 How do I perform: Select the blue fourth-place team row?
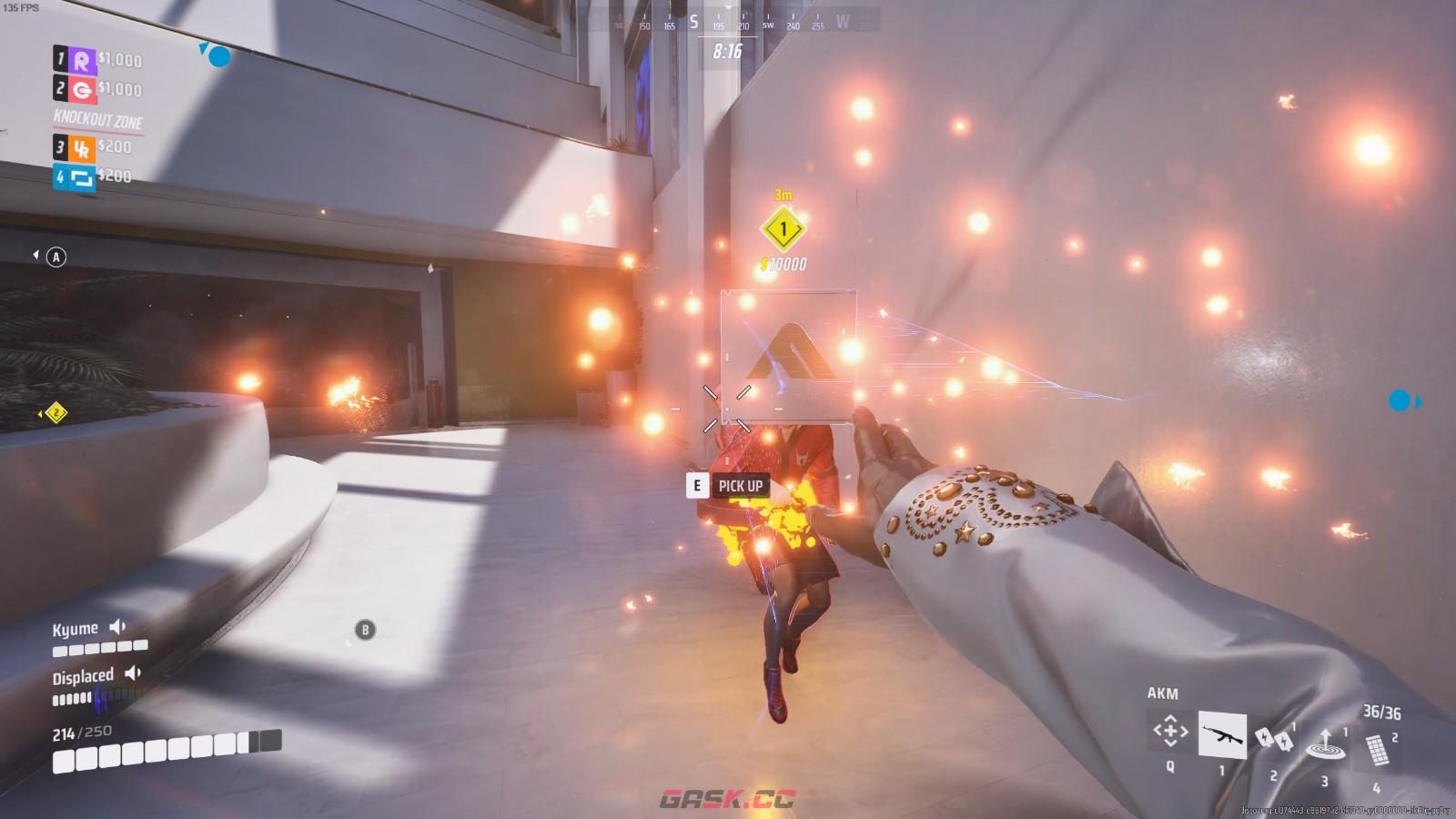[x=93, y=176]
